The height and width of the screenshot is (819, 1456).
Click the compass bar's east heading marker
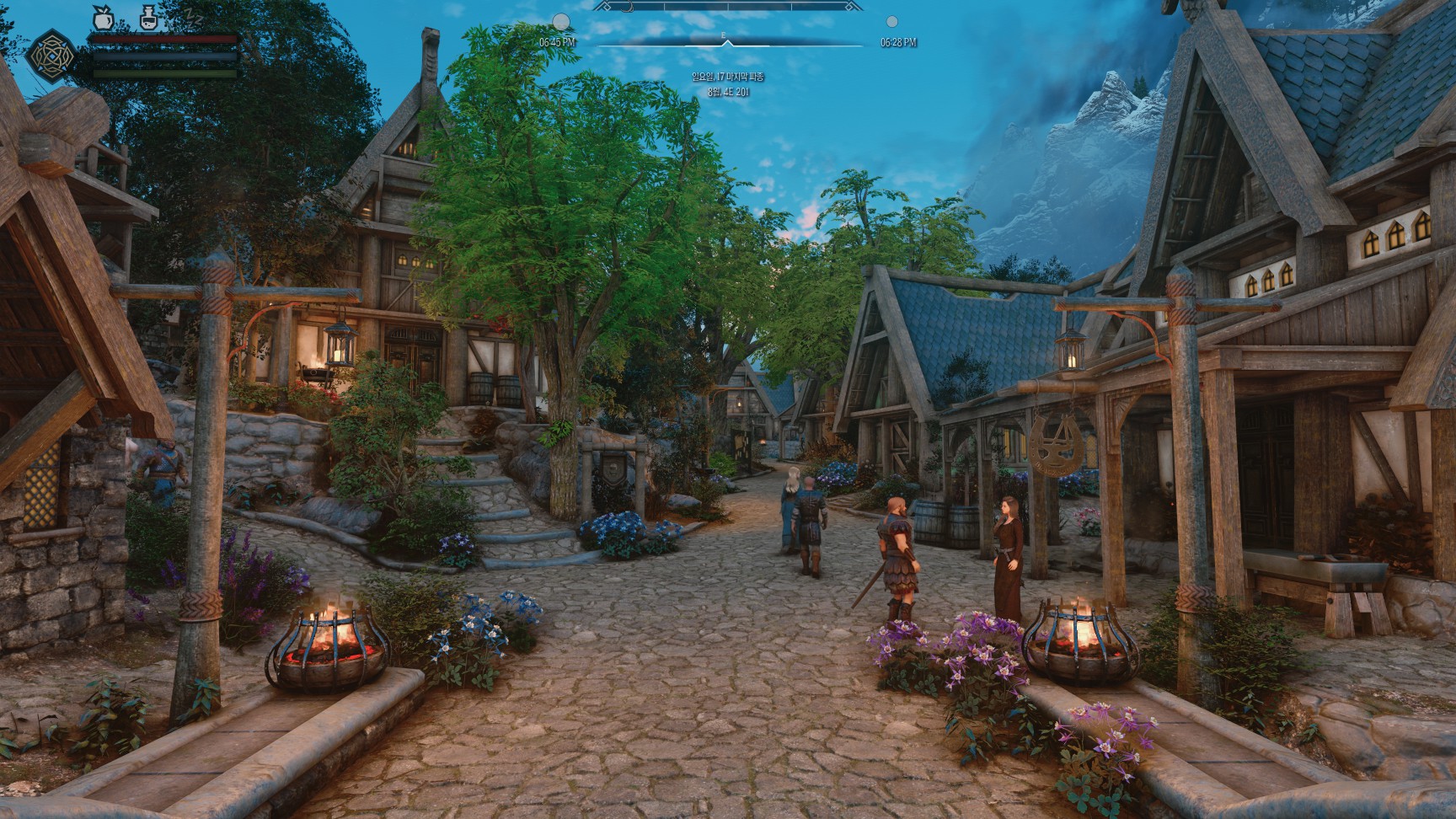coord(724,35)
